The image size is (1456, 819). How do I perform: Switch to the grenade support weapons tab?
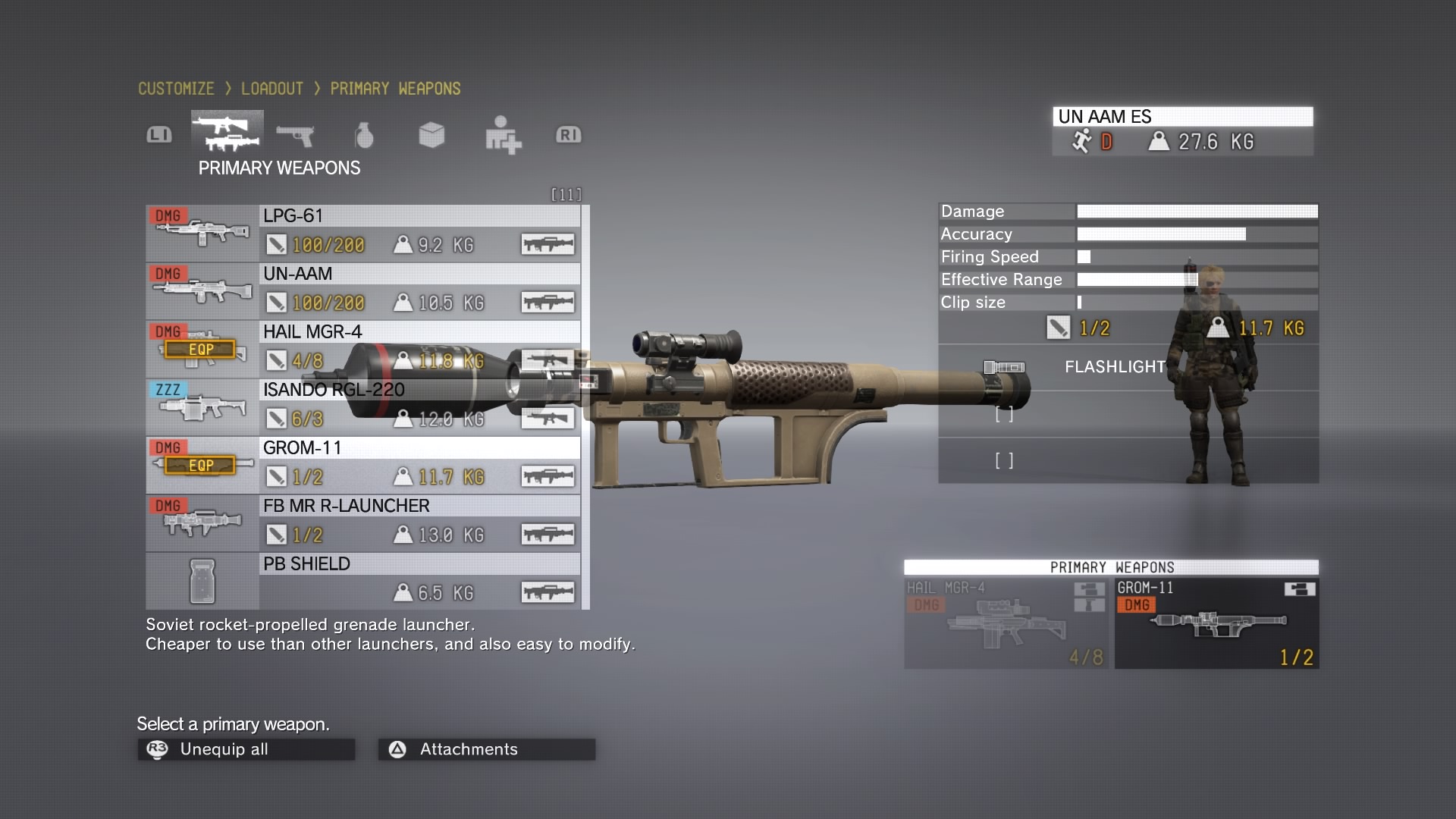[364, 135]
